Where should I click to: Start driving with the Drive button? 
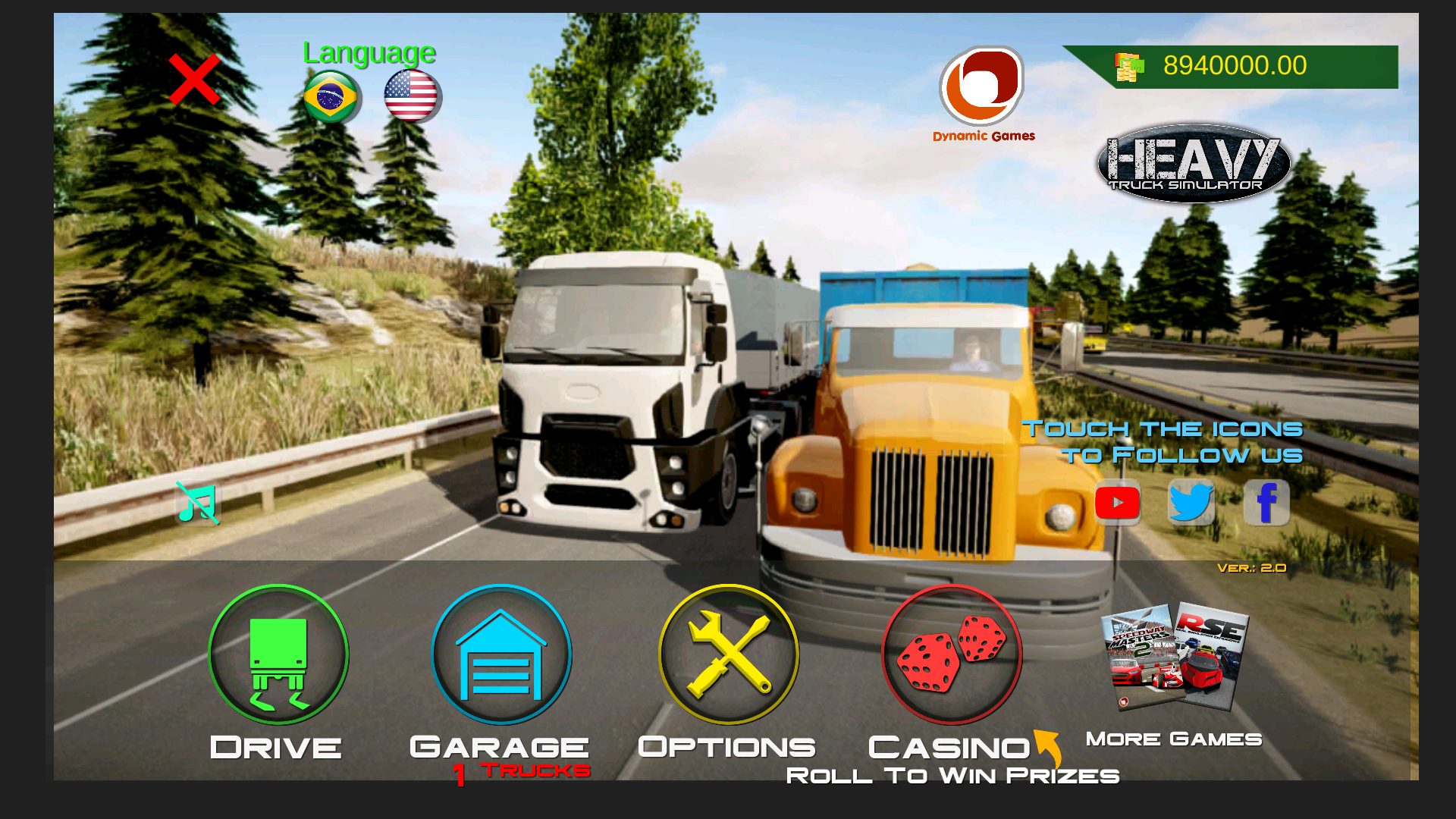[278, 654]
